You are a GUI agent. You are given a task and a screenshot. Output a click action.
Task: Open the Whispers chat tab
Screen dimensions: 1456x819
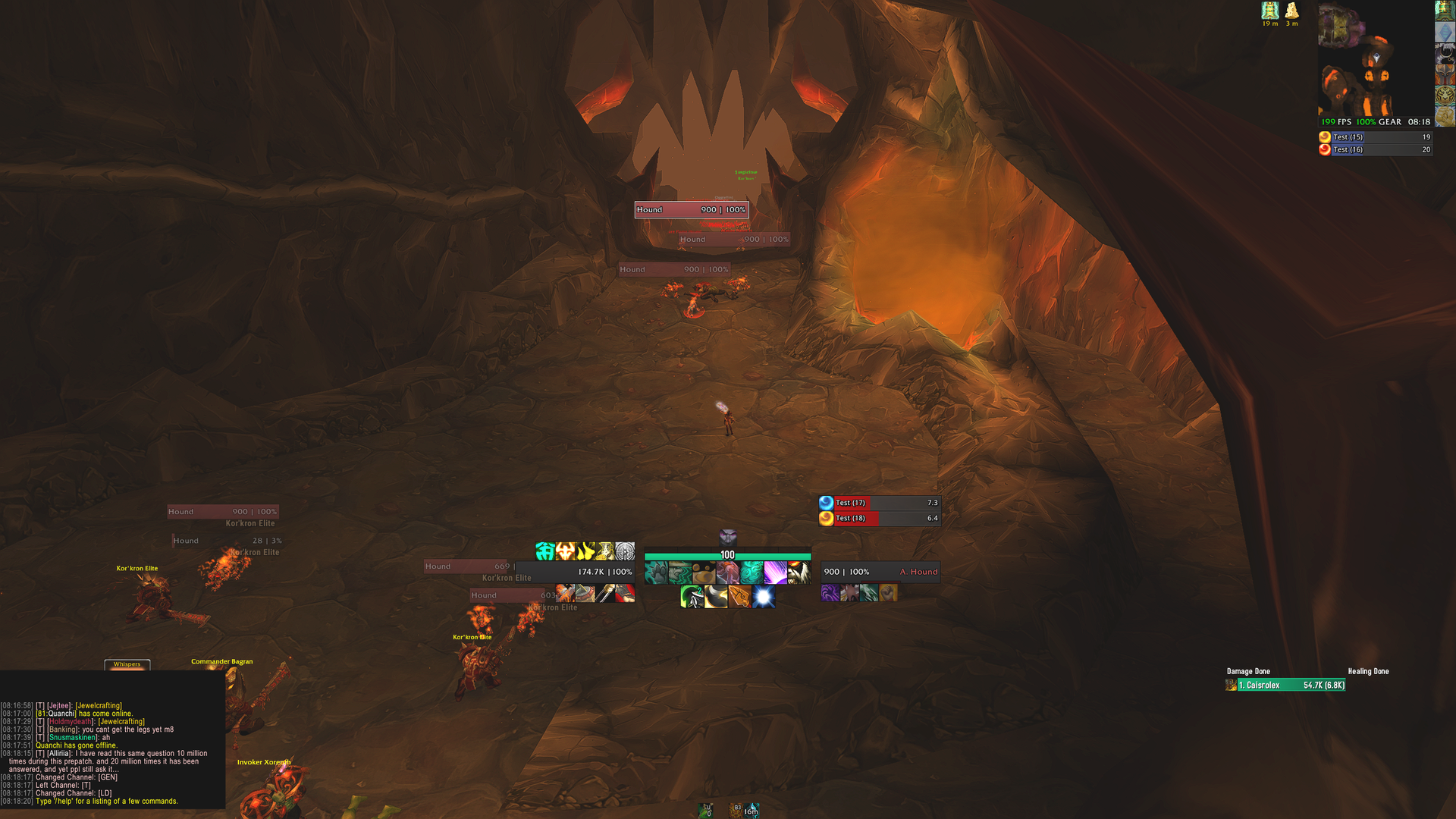coord(127,664)
